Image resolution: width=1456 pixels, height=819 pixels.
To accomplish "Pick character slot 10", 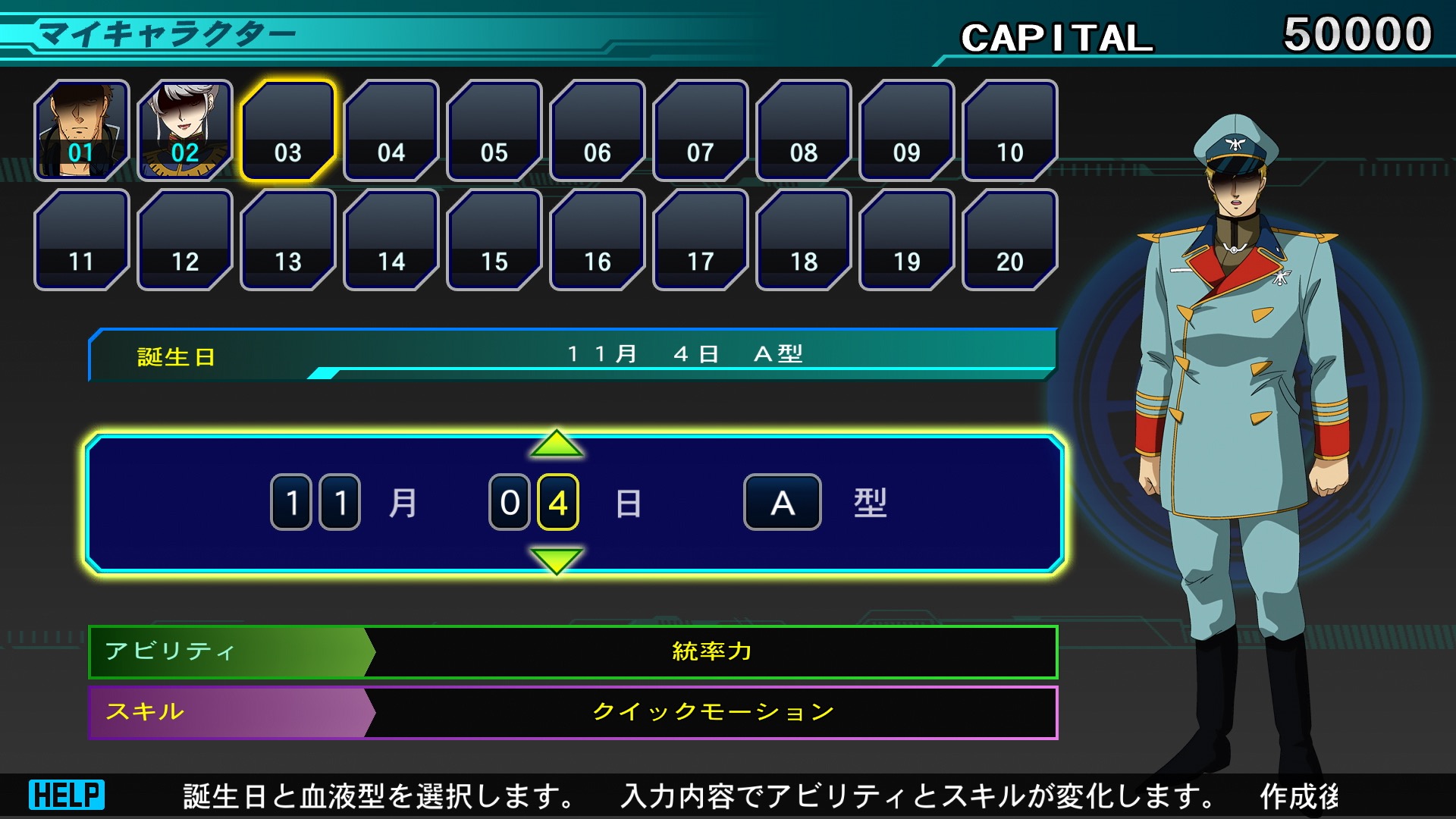I will click(x=1010, y=130).
